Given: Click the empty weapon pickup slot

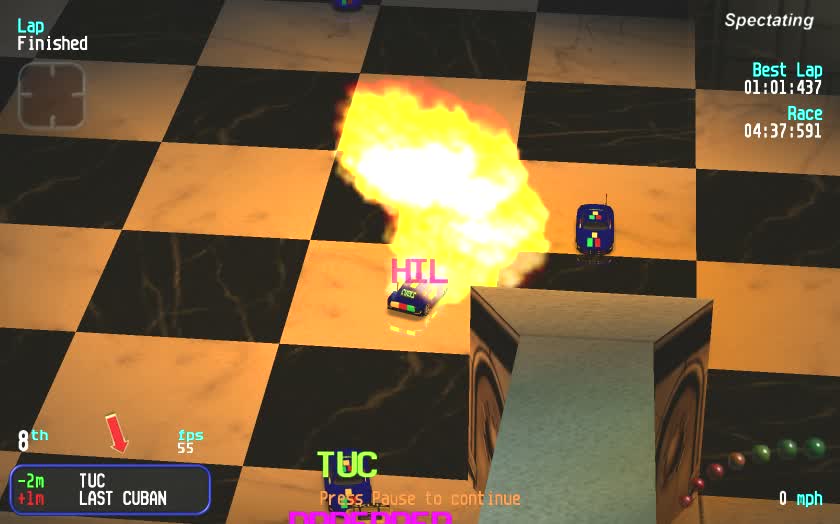Looking at the screenshot, I should [x=52, y=96].
